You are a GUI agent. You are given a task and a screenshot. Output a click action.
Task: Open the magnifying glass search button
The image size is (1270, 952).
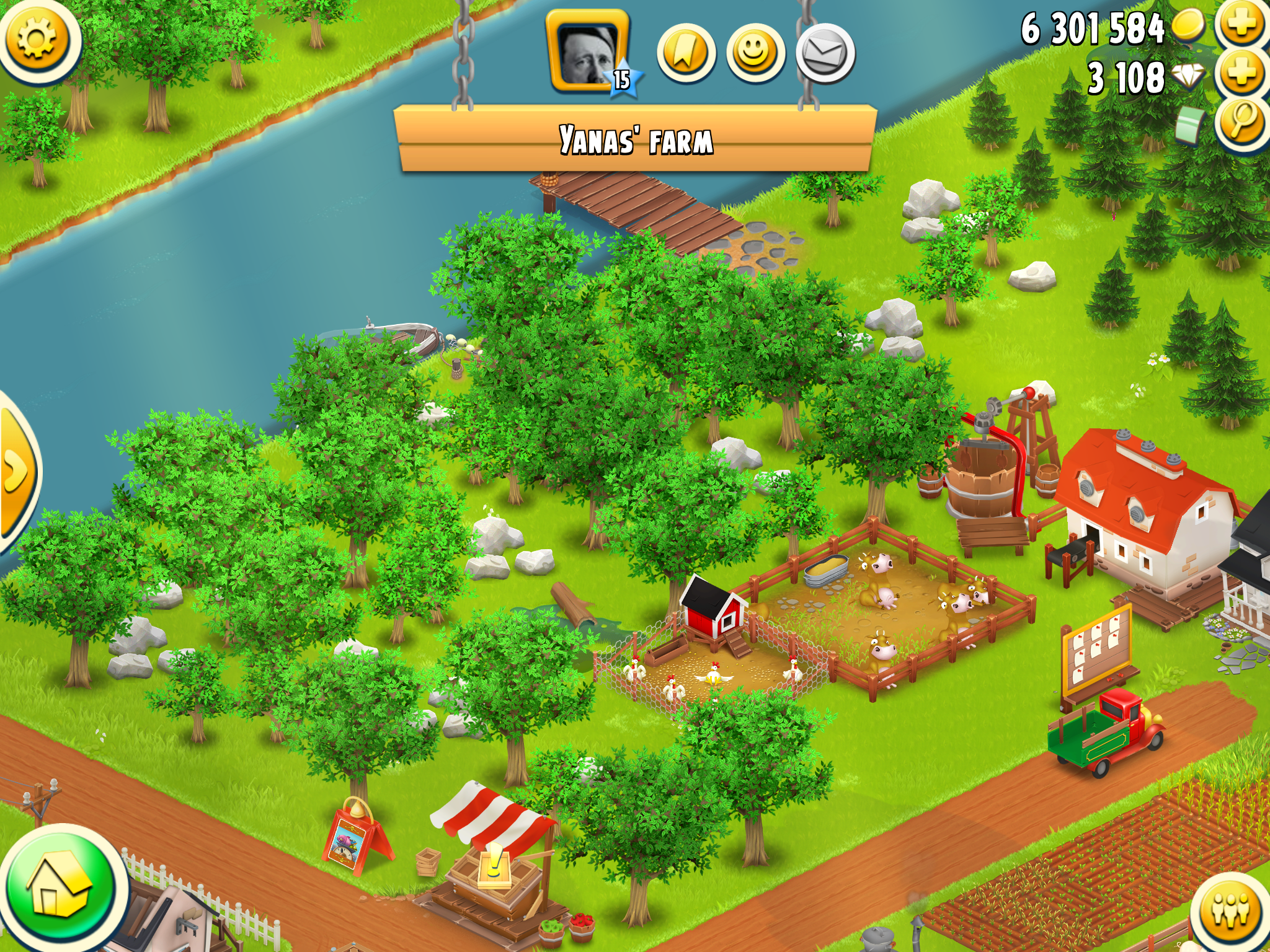pyautogui.click(x=1242, y=121)
